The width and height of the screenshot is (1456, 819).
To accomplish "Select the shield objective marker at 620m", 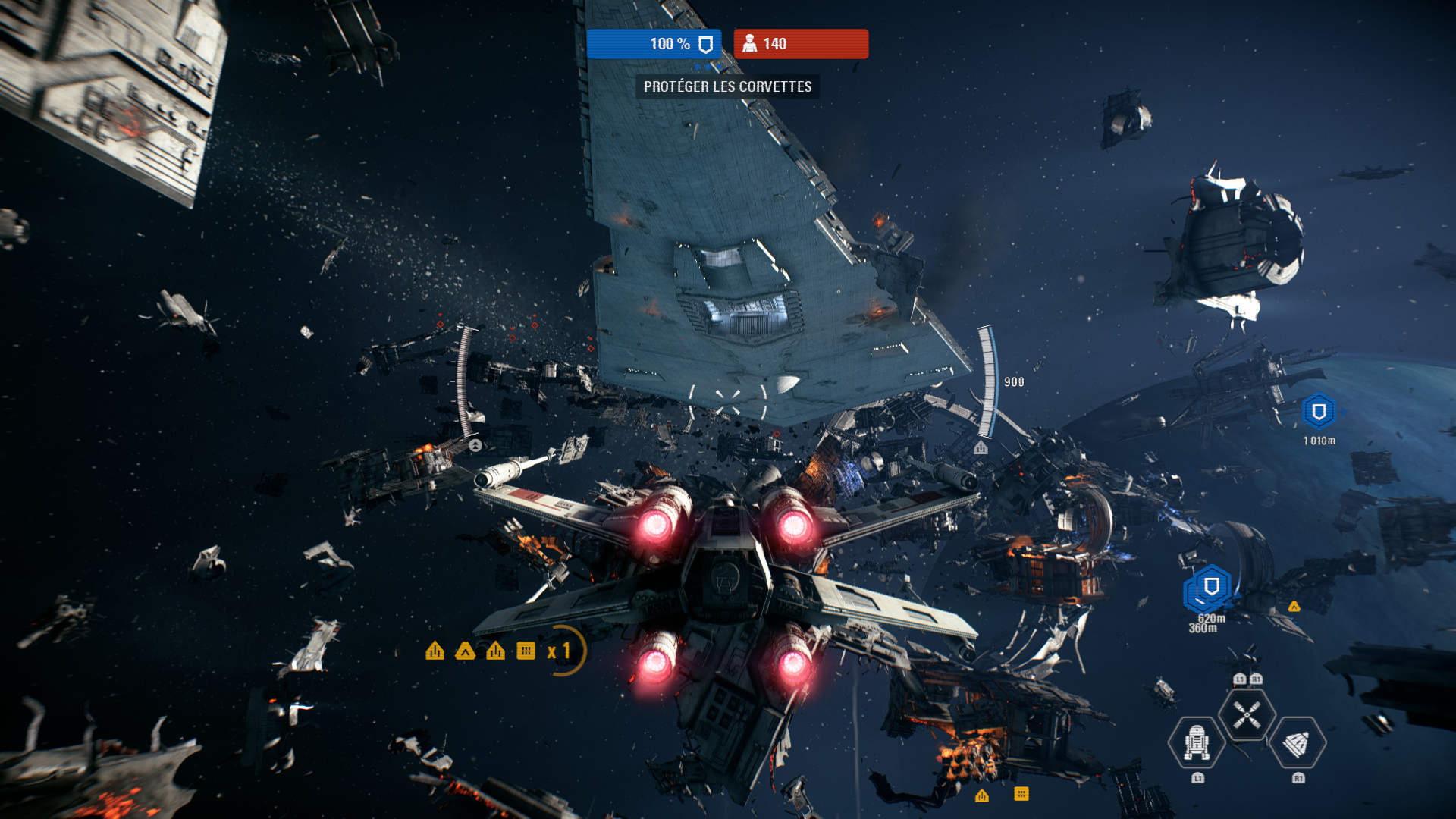I will click(1211, 586).
